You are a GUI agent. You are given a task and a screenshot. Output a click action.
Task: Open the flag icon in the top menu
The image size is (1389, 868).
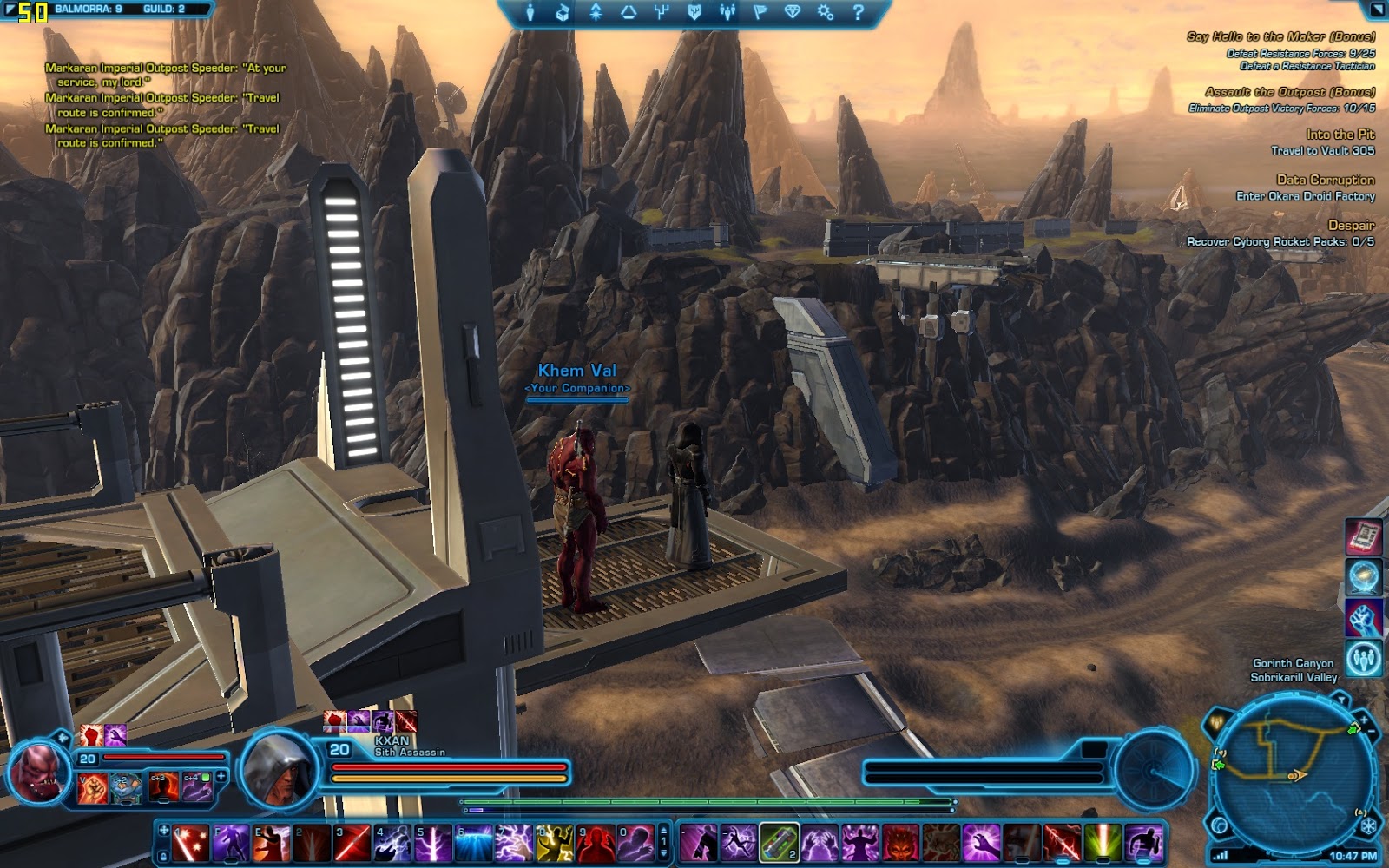coord(760,12)
